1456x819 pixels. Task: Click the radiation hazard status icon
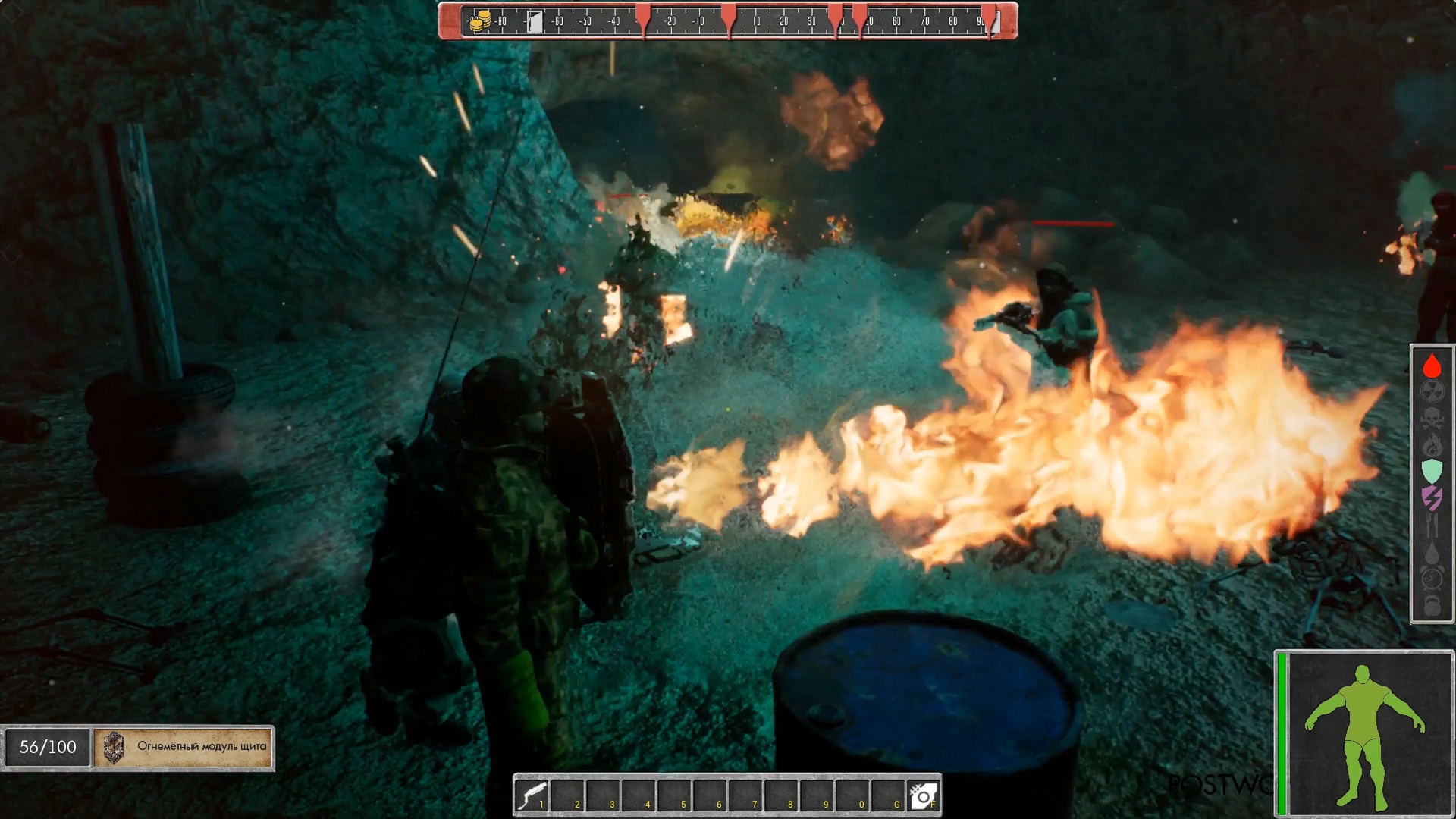coord(1432,391)
